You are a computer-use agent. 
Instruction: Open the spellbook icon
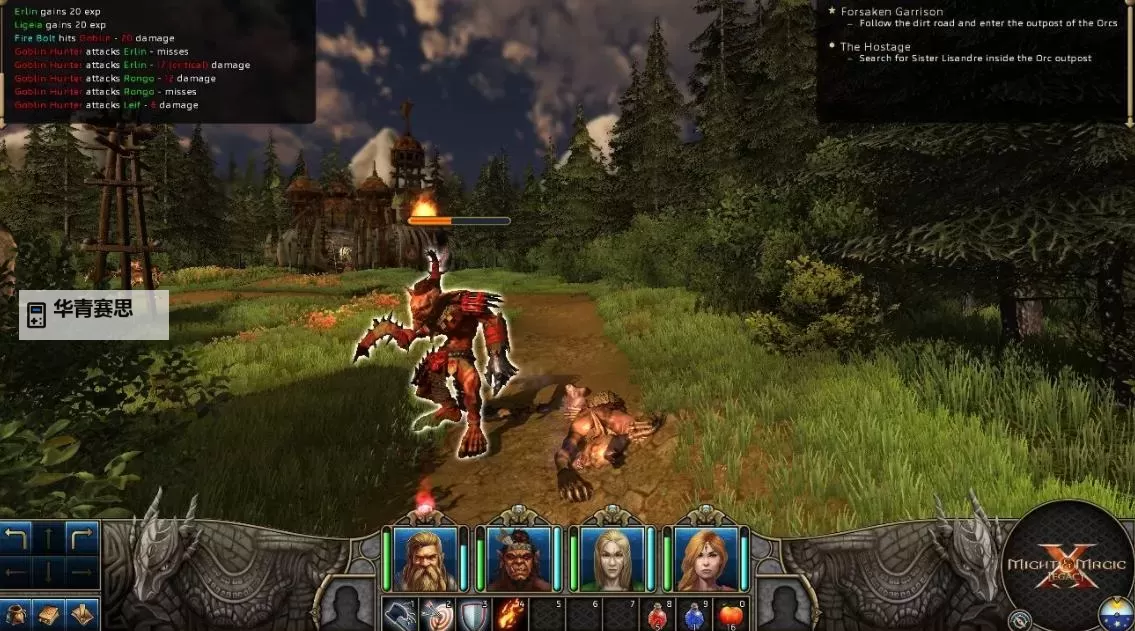tap(49, 614)
